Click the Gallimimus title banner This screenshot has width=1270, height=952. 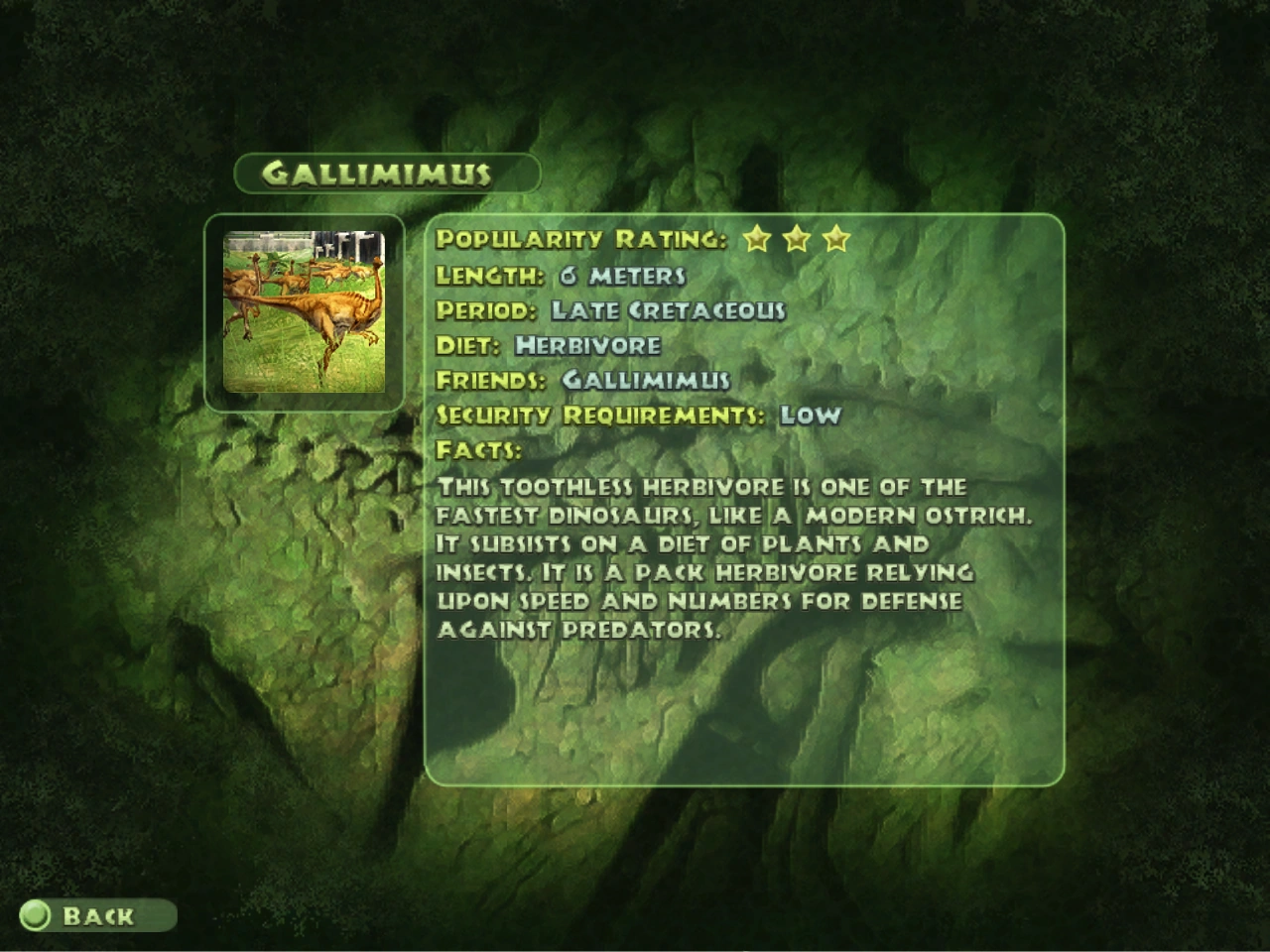pos(385,172)
